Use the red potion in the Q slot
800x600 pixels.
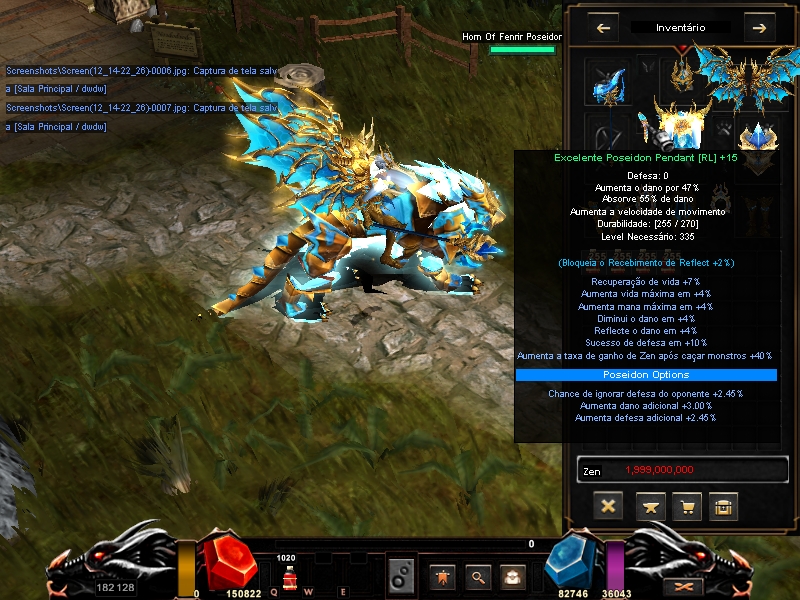pos(288,577)
